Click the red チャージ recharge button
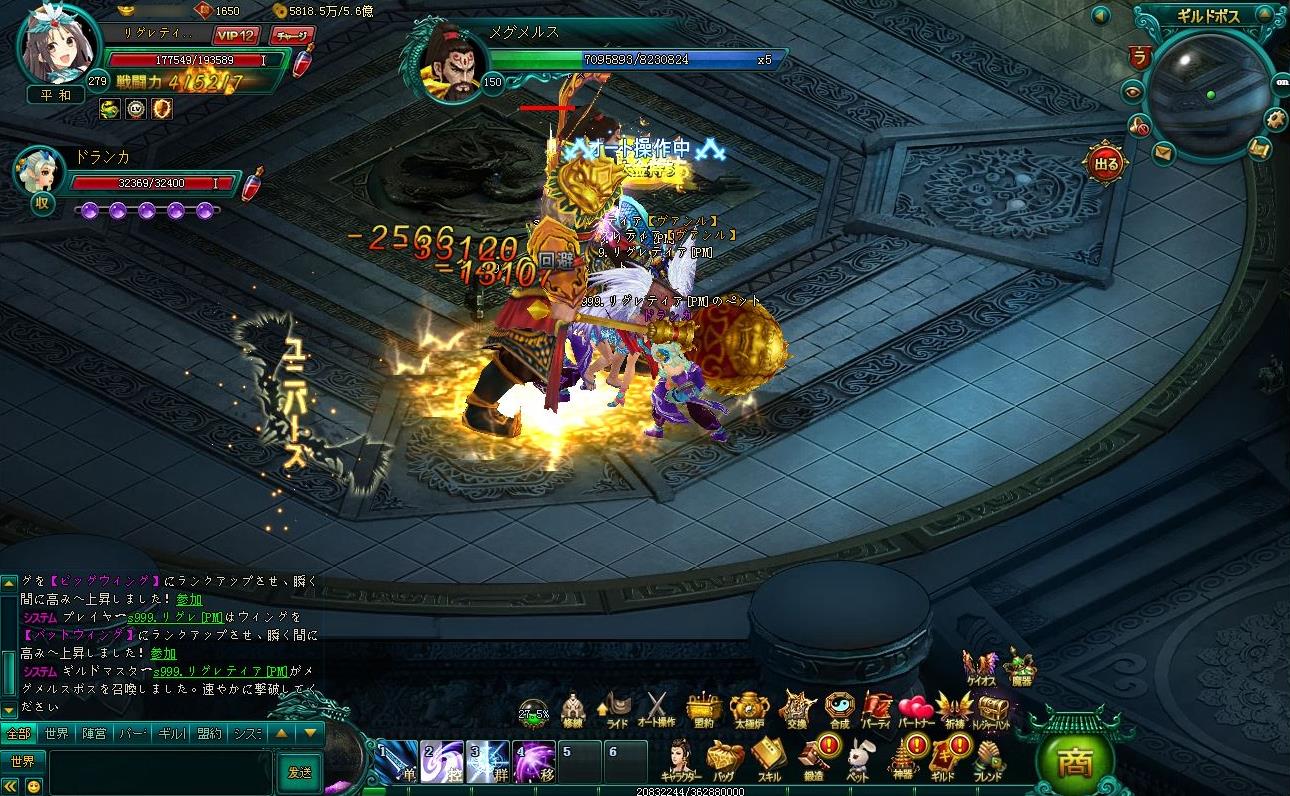The height and width of the screenshot is (796, 1290). coord(291,35)
